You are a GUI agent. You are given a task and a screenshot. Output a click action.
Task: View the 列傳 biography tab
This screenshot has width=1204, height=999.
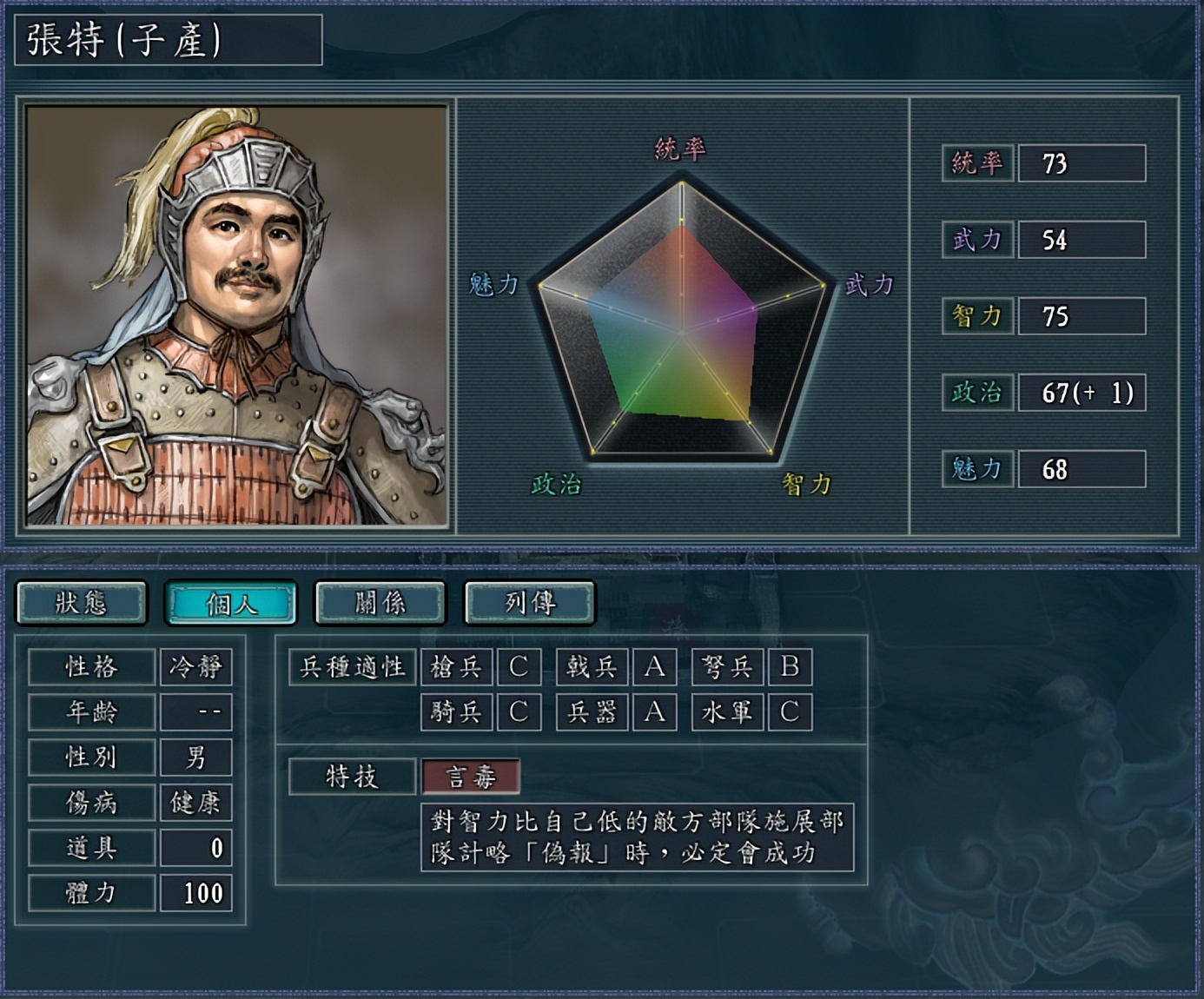(x=528, y=603)
